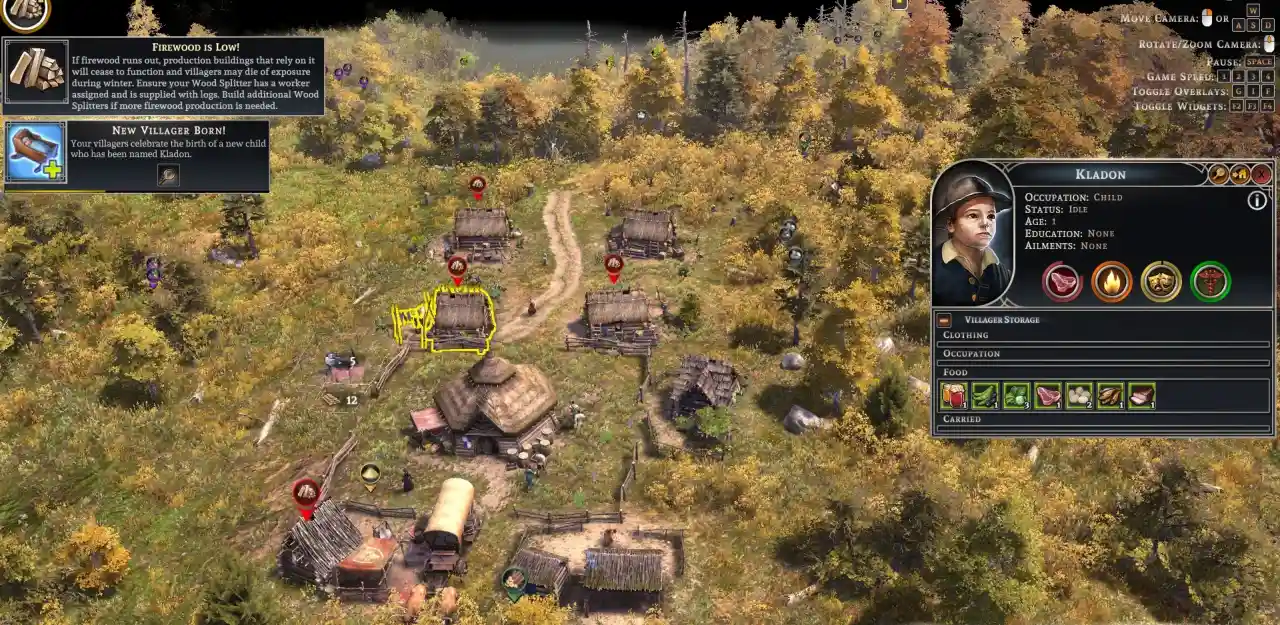Select the flame warmth-need icon

point(1111,281)
